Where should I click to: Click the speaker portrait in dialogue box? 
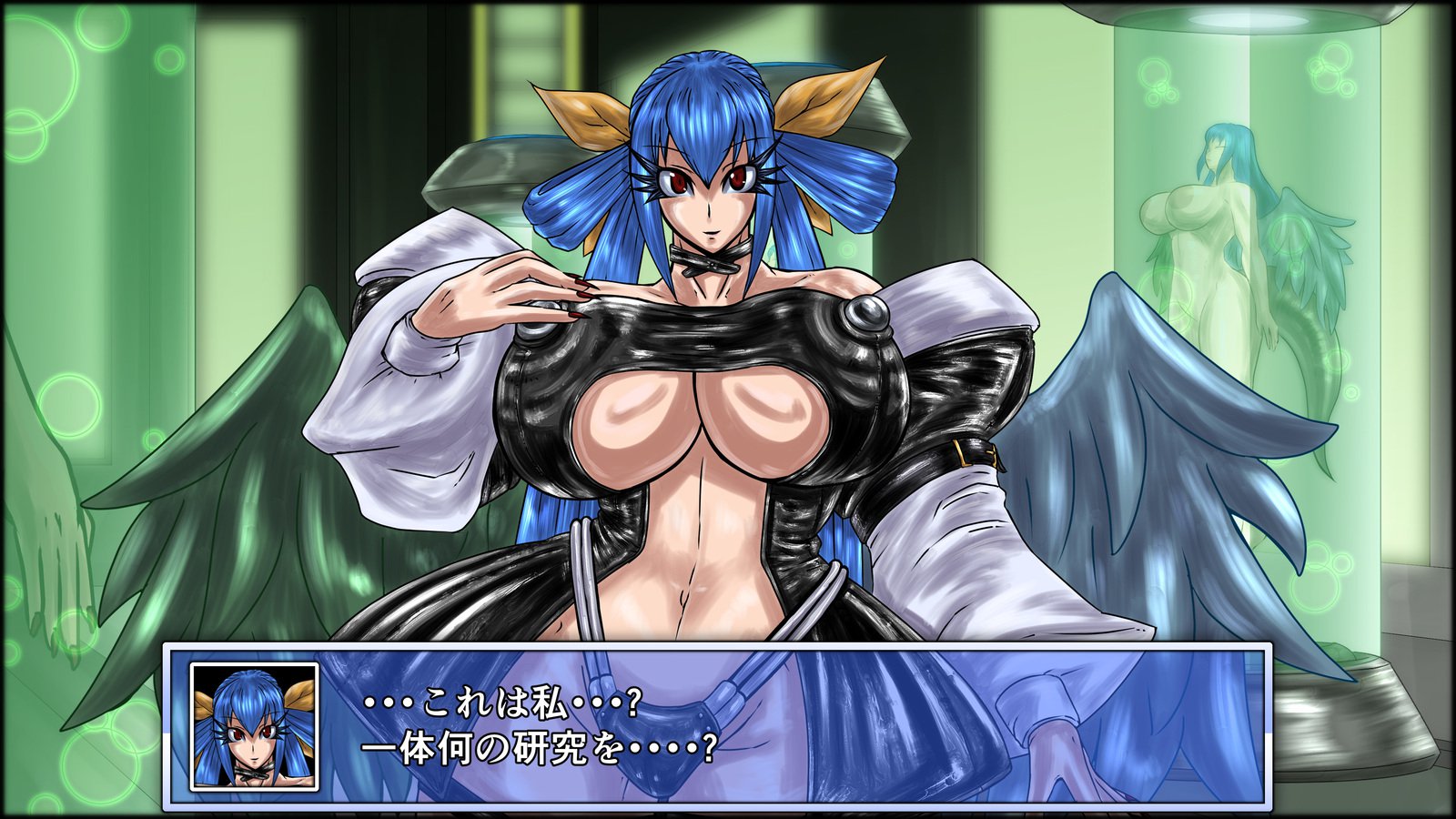pos(254,726)
